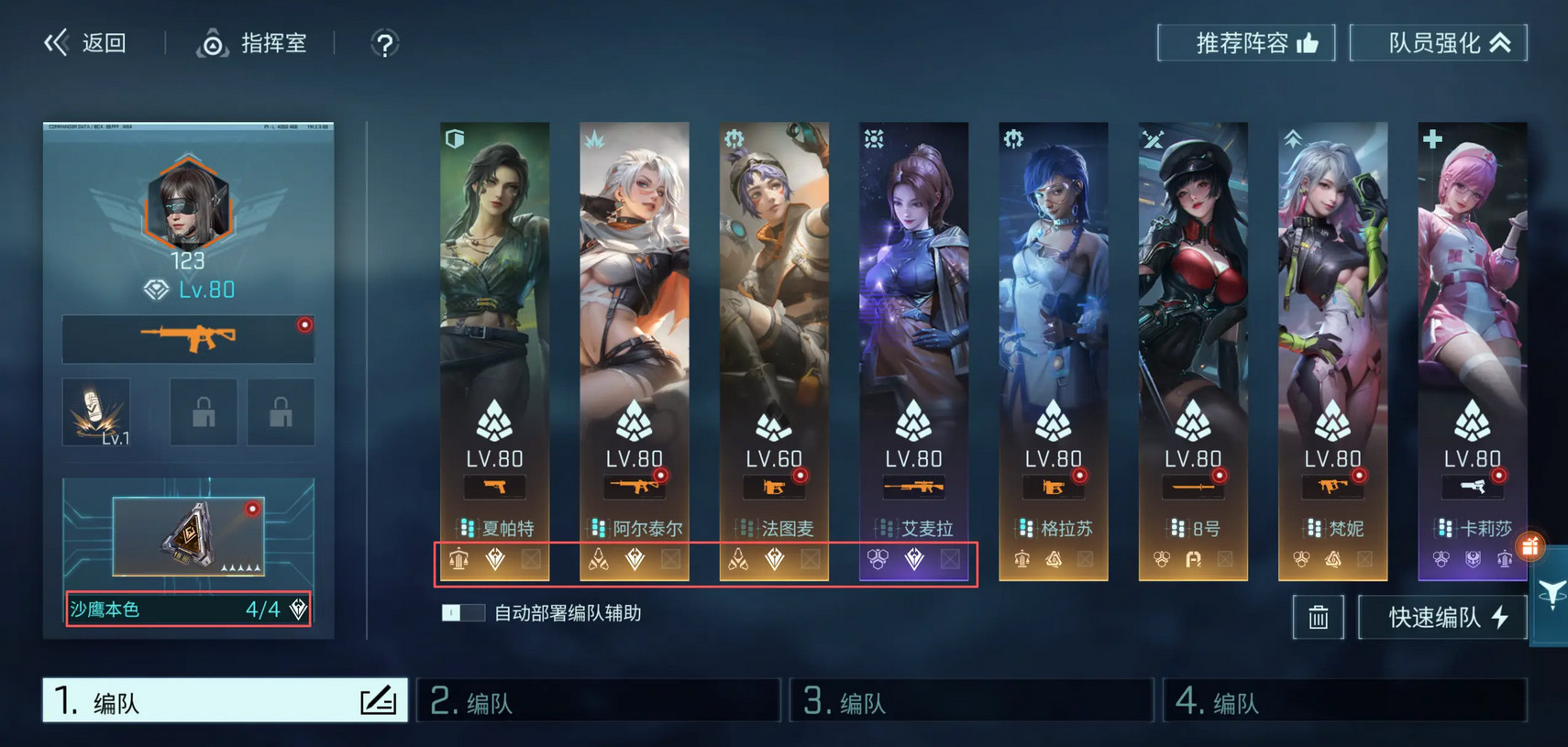Activate 快速编队 quick formation
1568x747 pixels.
pyautogui.click(x=1442, y=618)
